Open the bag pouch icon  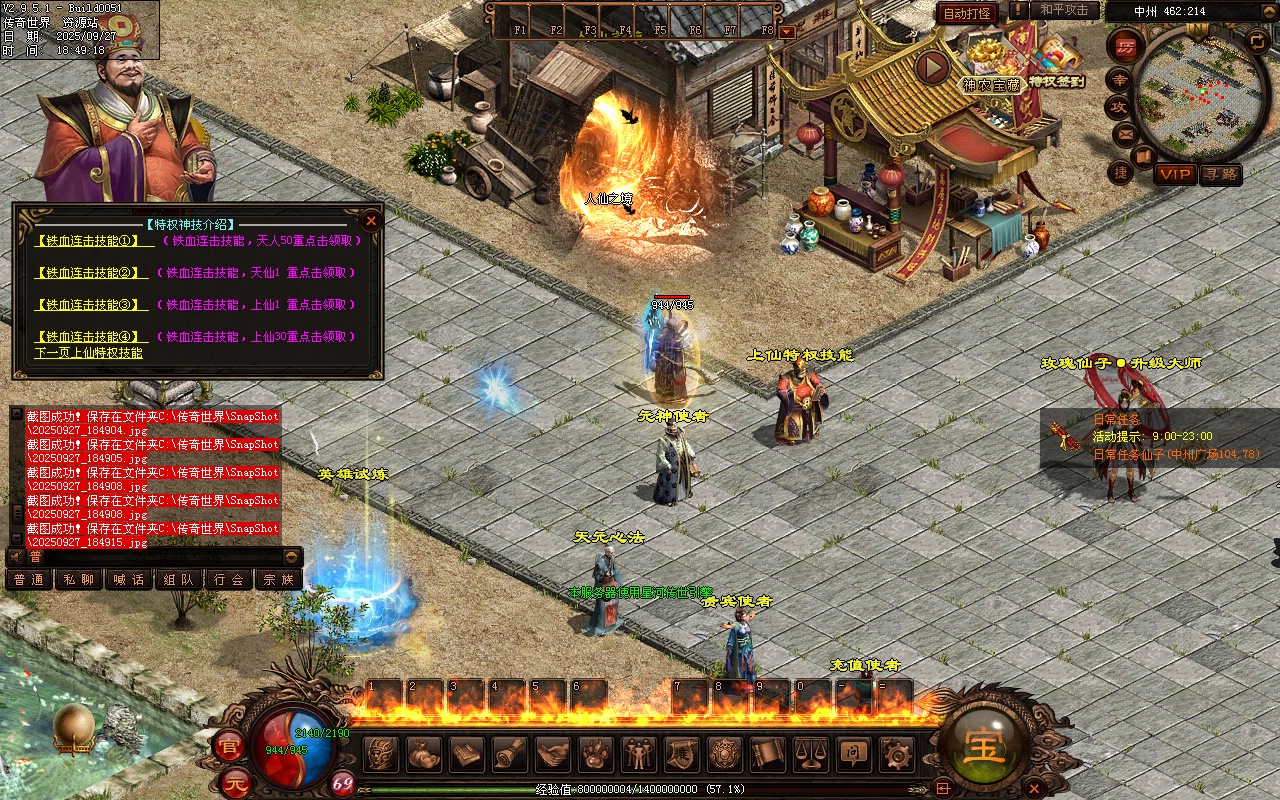pyautogui.click(x=424, y=753)
